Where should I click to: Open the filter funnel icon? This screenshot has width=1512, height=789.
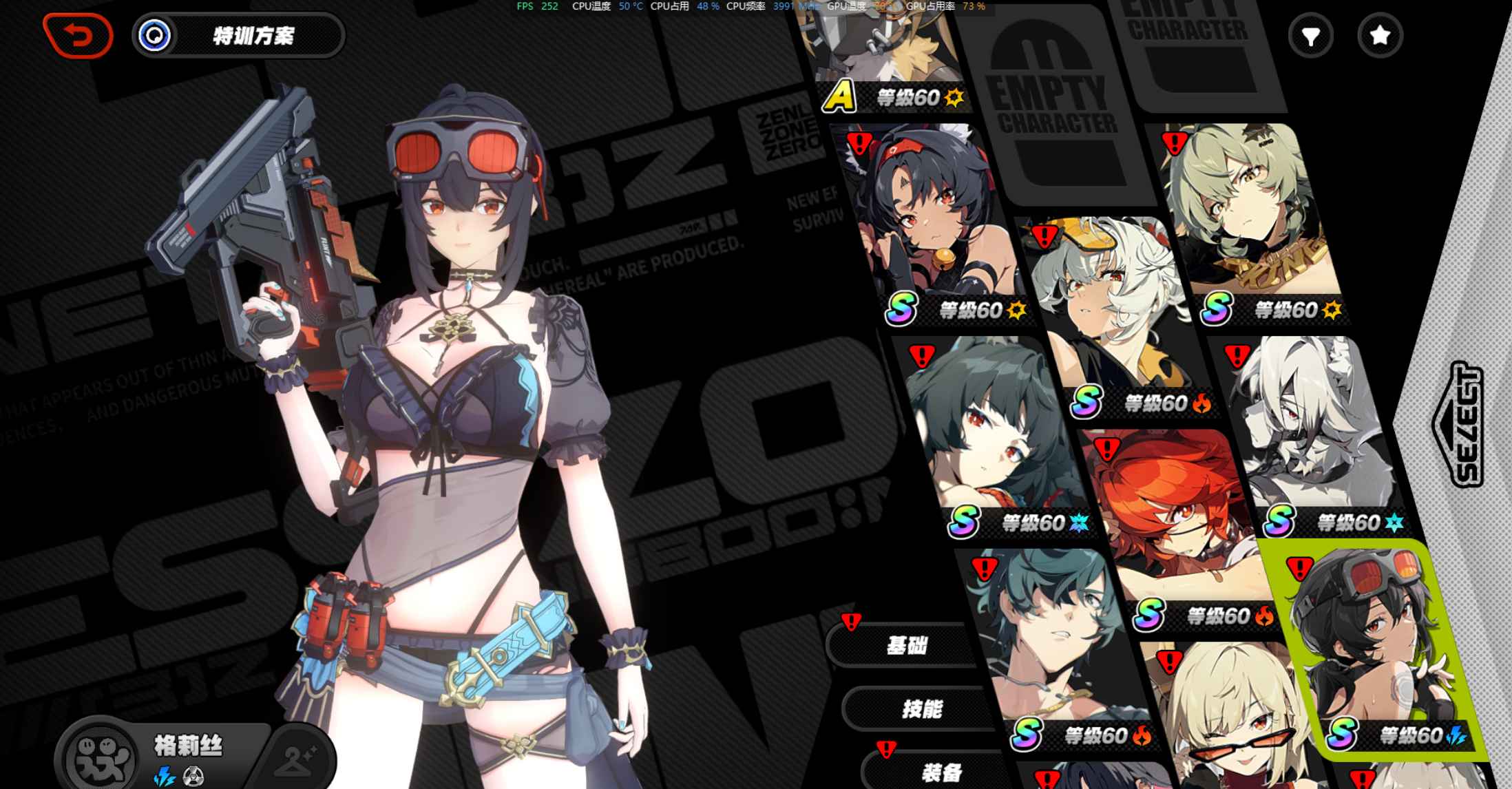[1311, 34]
